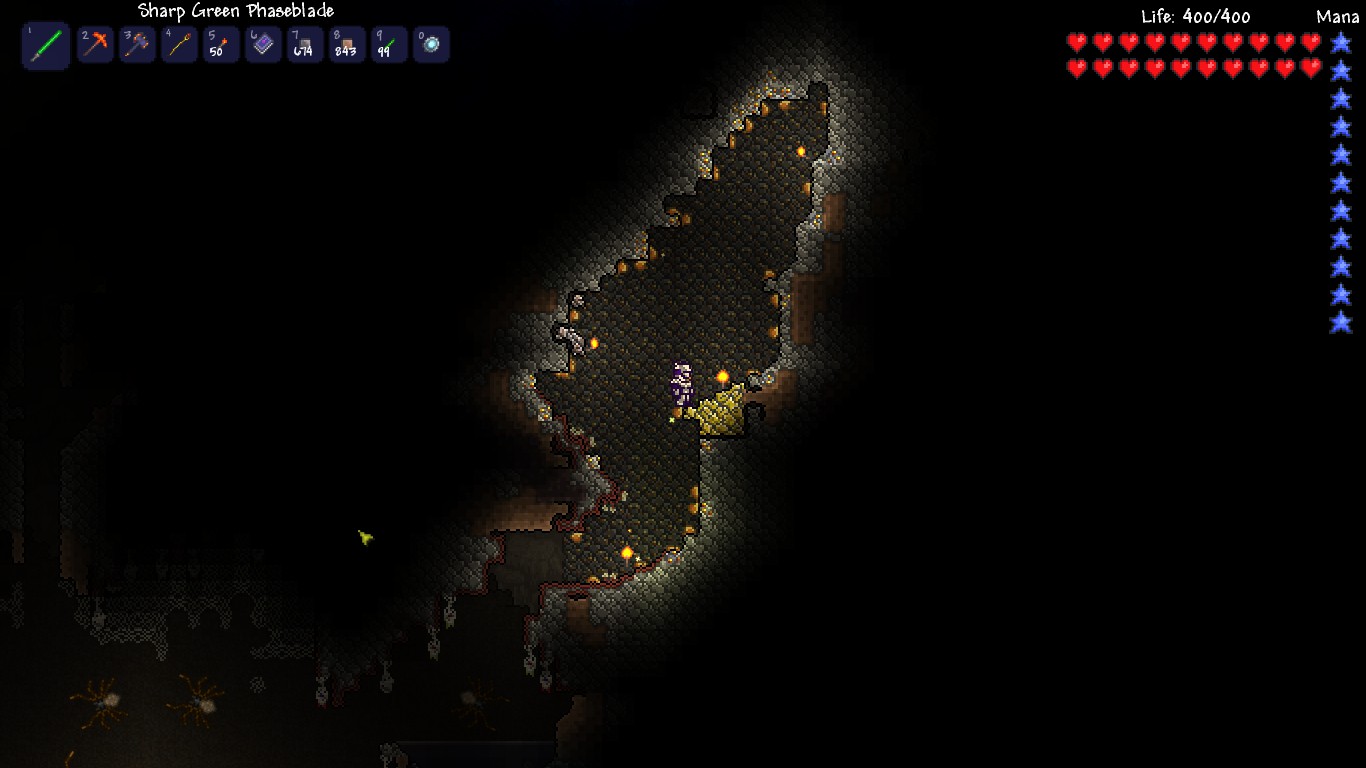Select the Molten Pickaxe in slot 2
Viewport: 1366px width, 768px height.
95,44
